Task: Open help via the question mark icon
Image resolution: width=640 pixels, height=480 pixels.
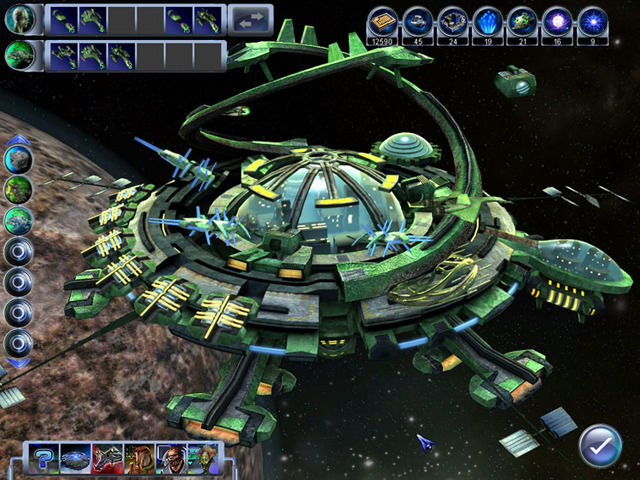Action: (x=43, y=458)
